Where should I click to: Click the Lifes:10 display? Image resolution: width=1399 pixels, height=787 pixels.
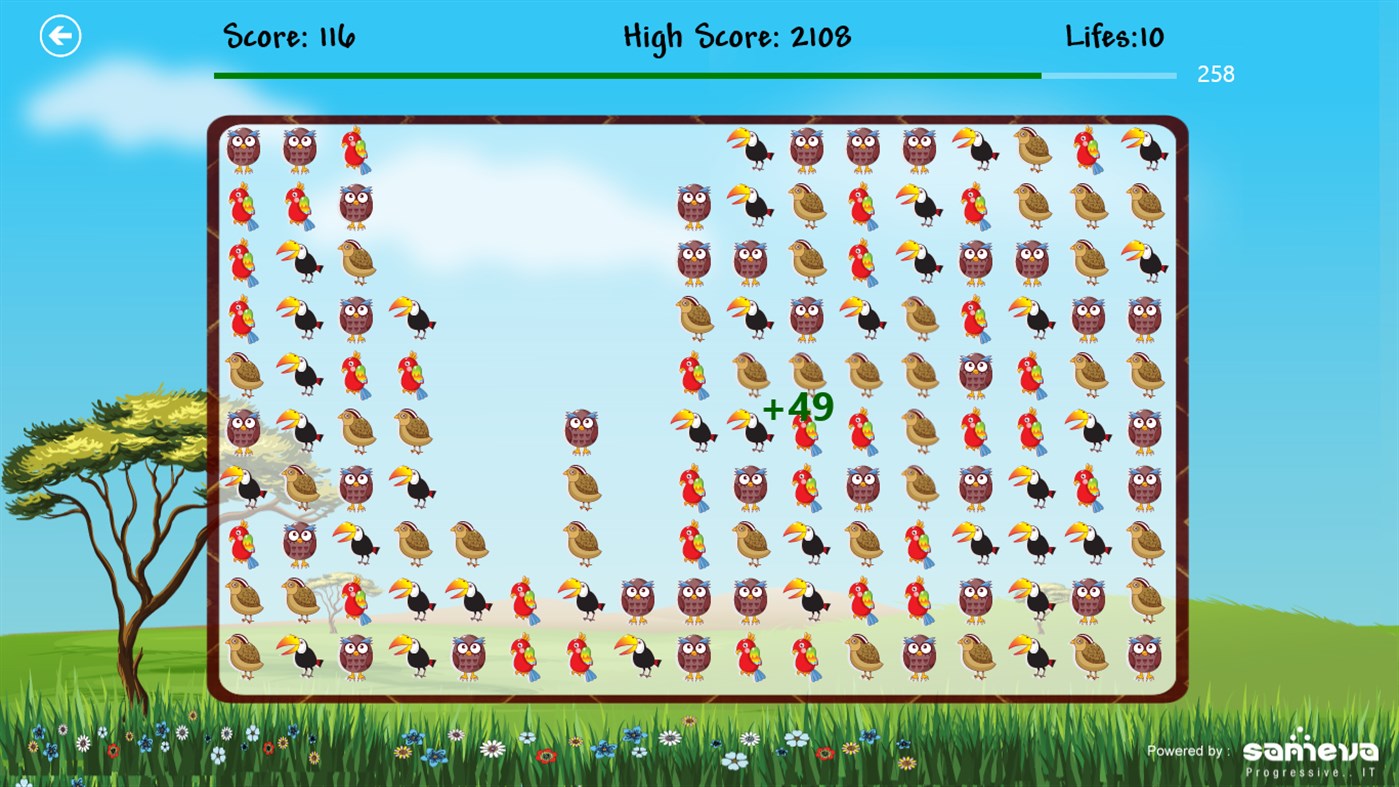tap(1113, 36)
